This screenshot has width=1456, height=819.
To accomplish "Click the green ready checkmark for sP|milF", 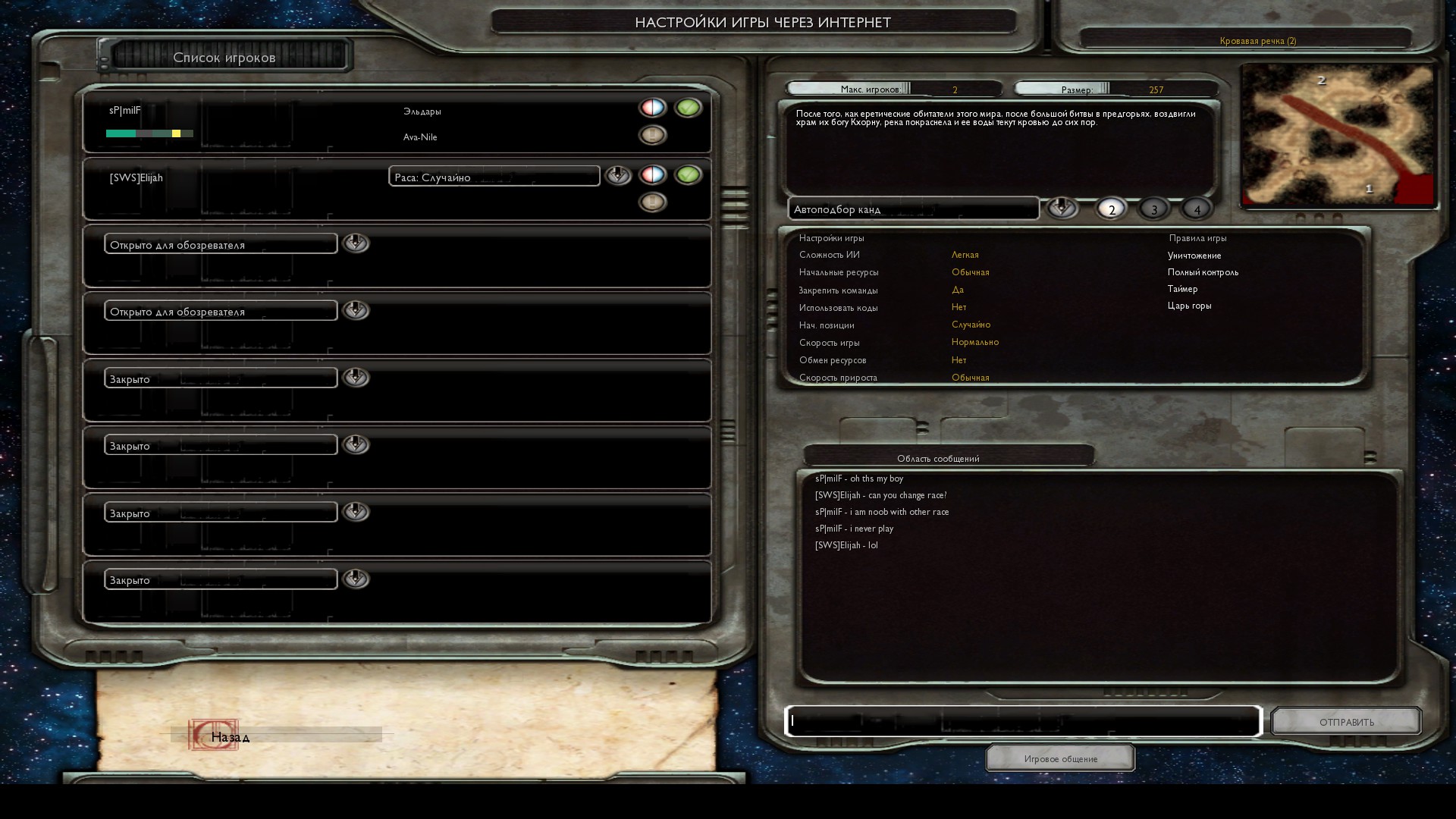I will 688,108.
